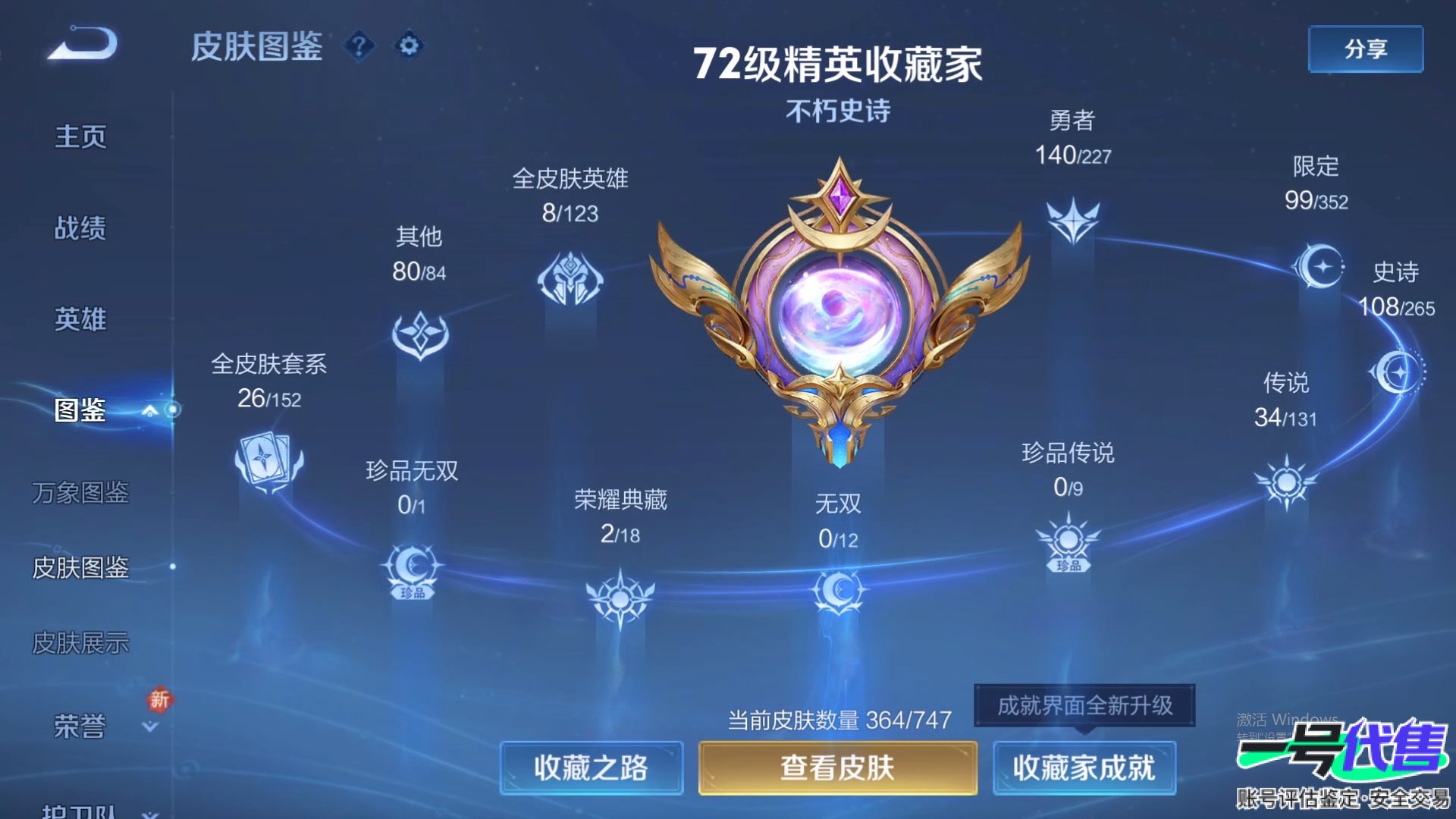
Task: Click the 查看皮肤 gold button
Action: (x=837, y=768)
